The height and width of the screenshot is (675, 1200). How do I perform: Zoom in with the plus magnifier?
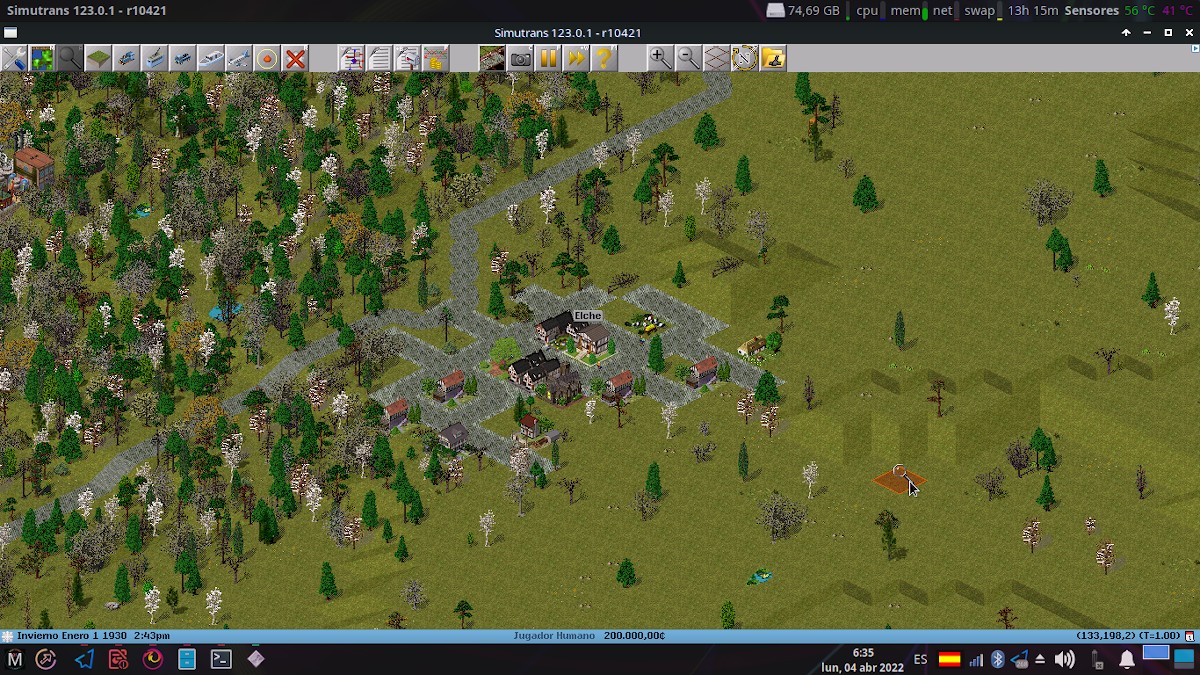point(660,58)
